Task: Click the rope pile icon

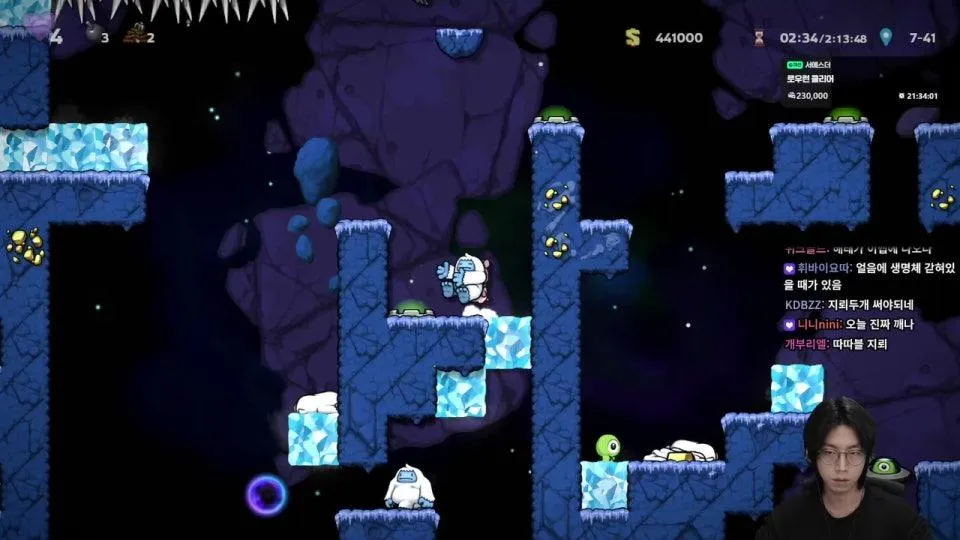Action: tap(133, 37)
